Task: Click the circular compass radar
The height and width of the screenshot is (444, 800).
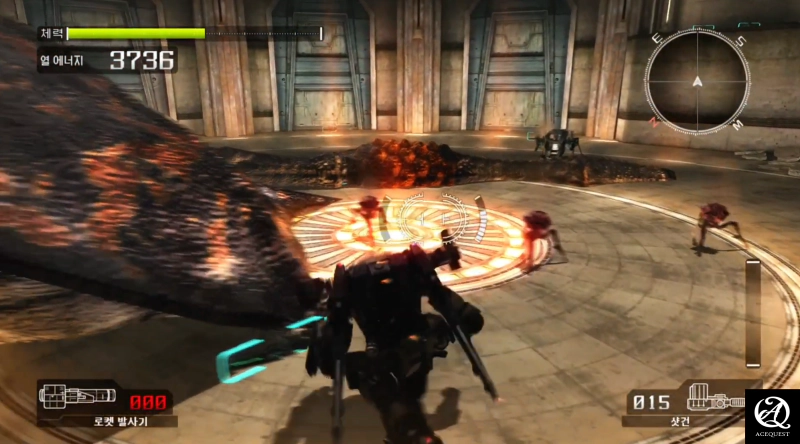Action: pyautogui.click(x=697, y=79)
